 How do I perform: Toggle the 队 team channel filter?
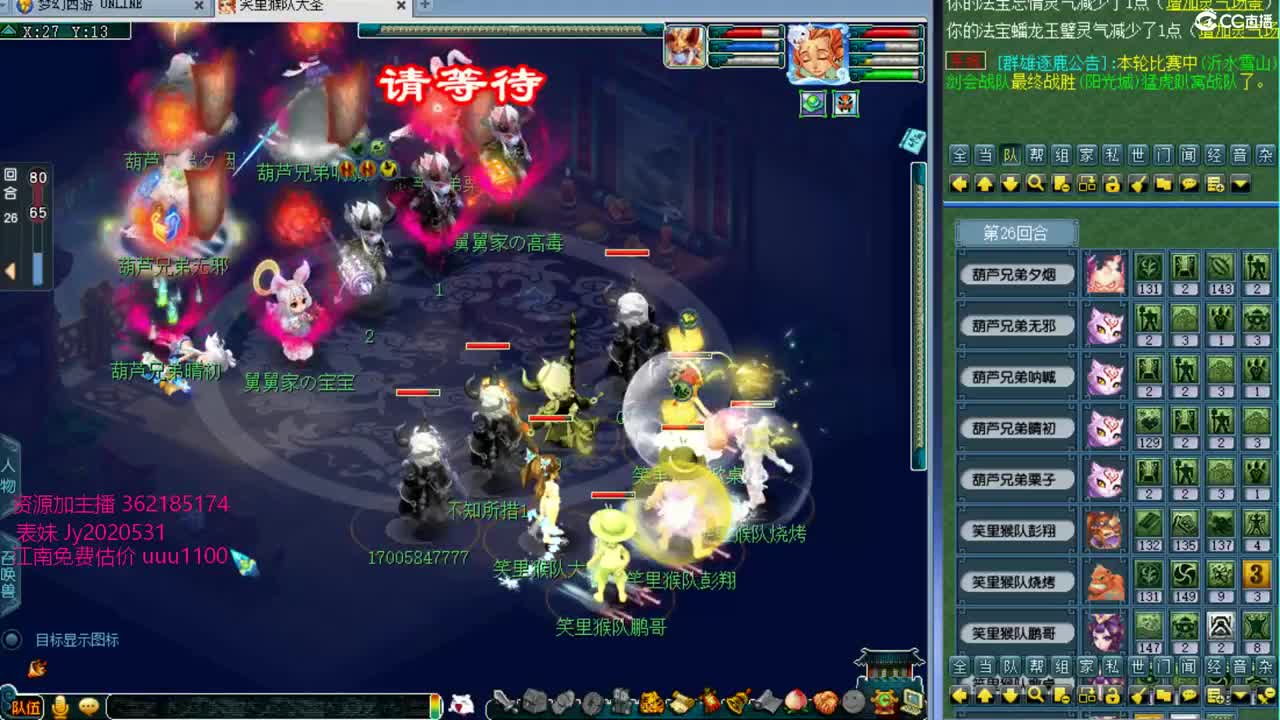point(1009,155)
